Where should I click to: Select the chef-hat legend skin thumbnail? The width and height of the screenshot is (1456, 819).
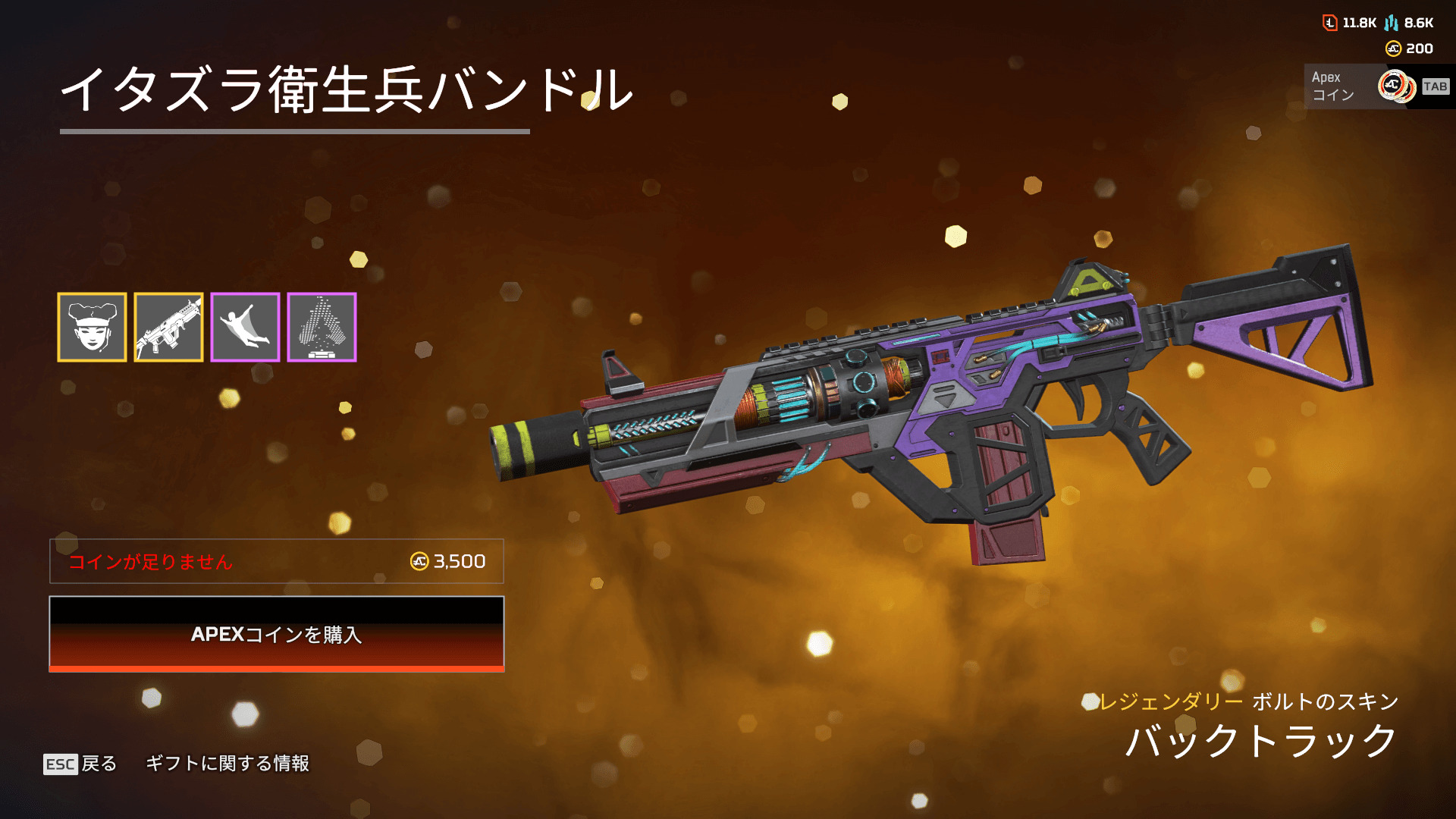pos(92,327)
